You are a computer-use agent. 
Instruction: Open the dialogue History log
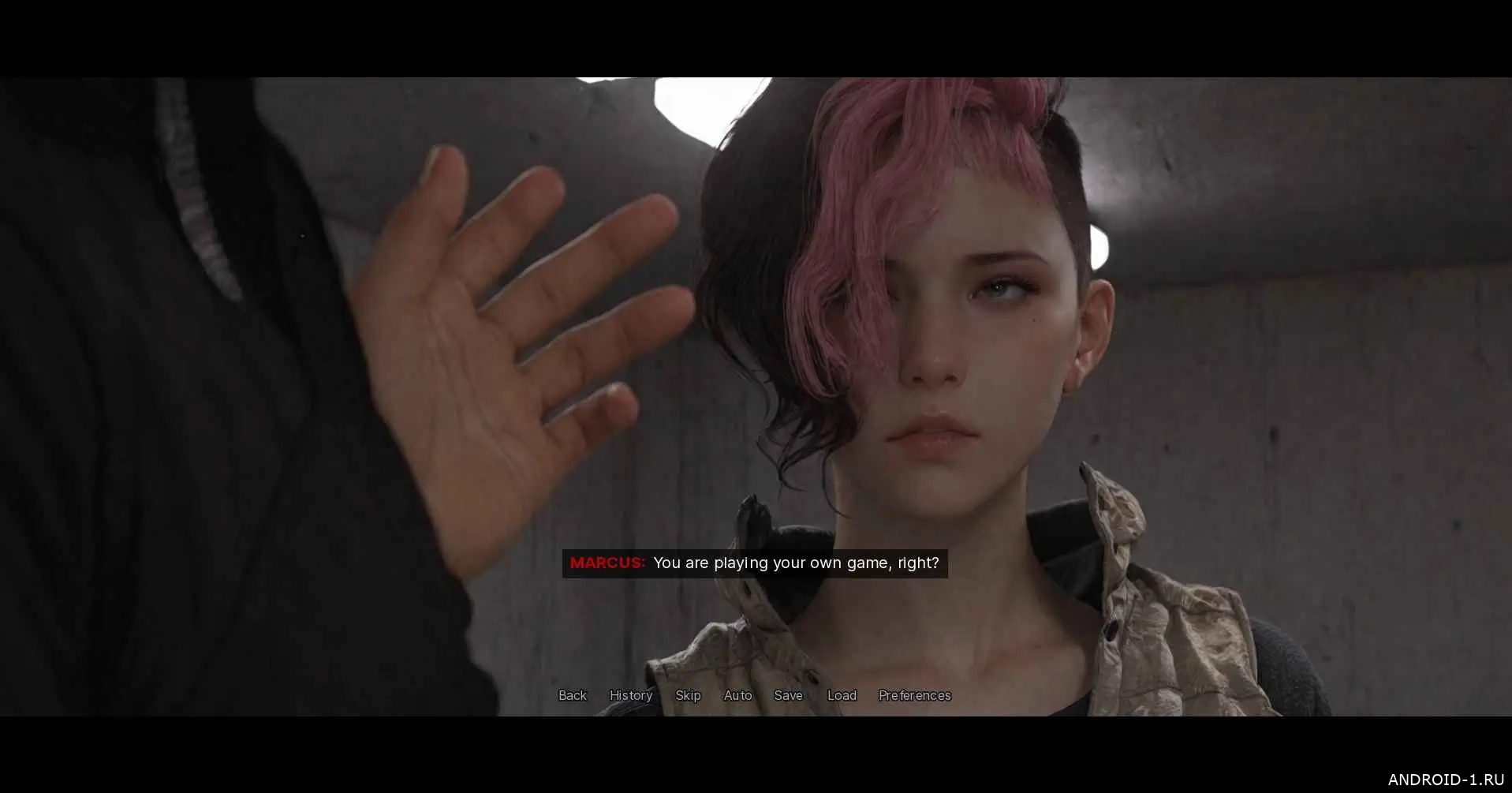click(630, 695)
